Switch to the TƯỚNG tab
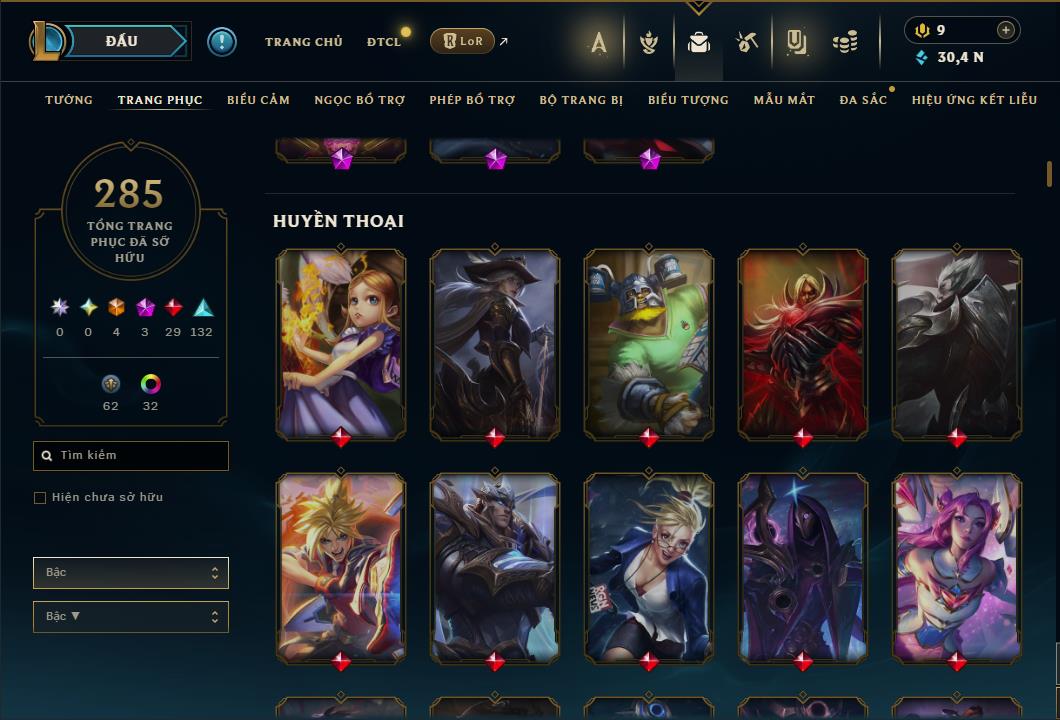This screenshot has width=1060, height=720. (69, 100)
